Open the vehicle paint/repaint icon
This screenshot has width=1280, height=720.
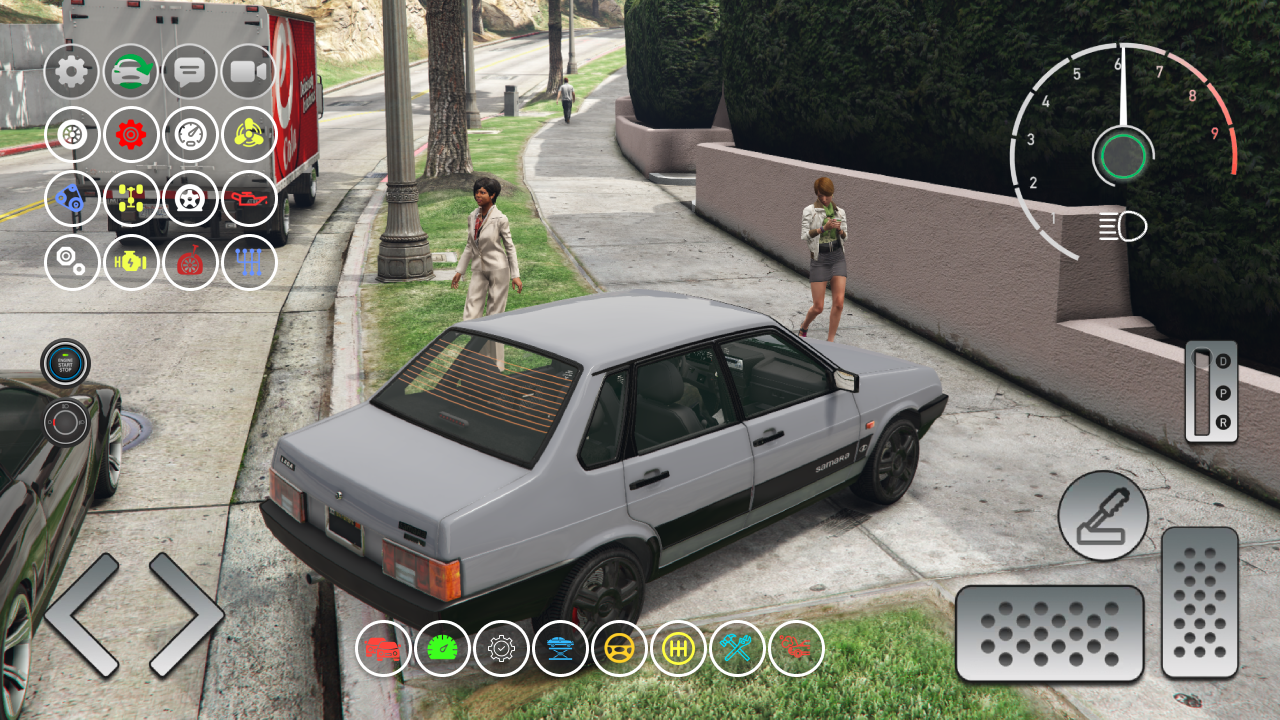(x=132, y=72)
